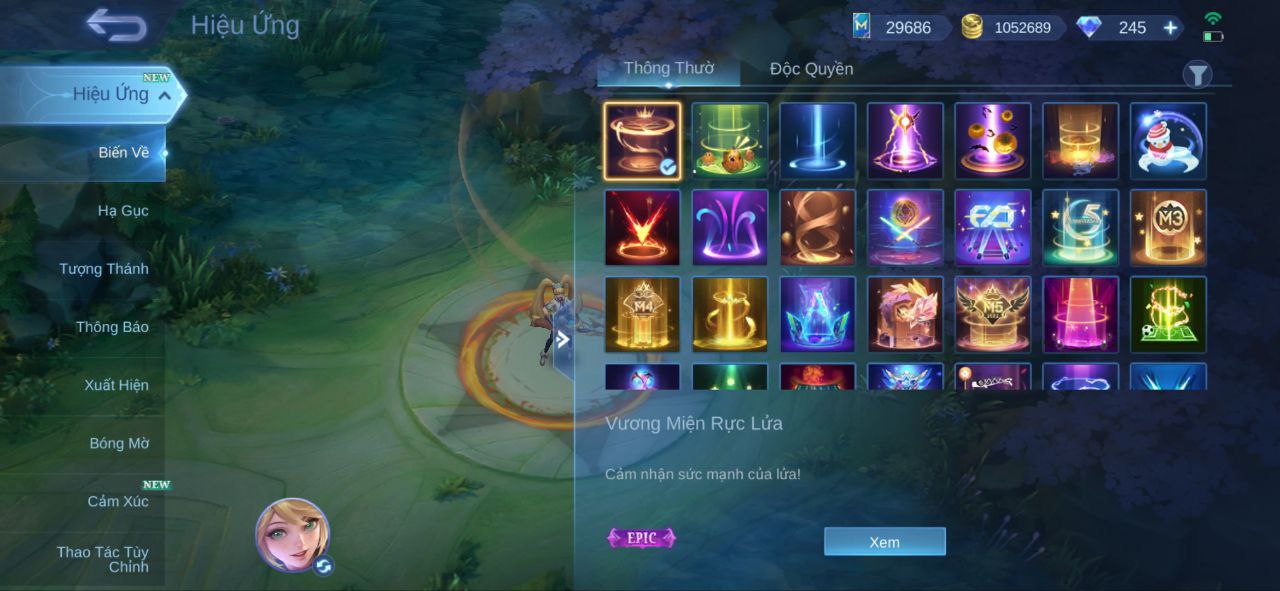Open the Bóng Mờ category
Viewport: 1280px width, 591px height.
[x=119, y=443]
